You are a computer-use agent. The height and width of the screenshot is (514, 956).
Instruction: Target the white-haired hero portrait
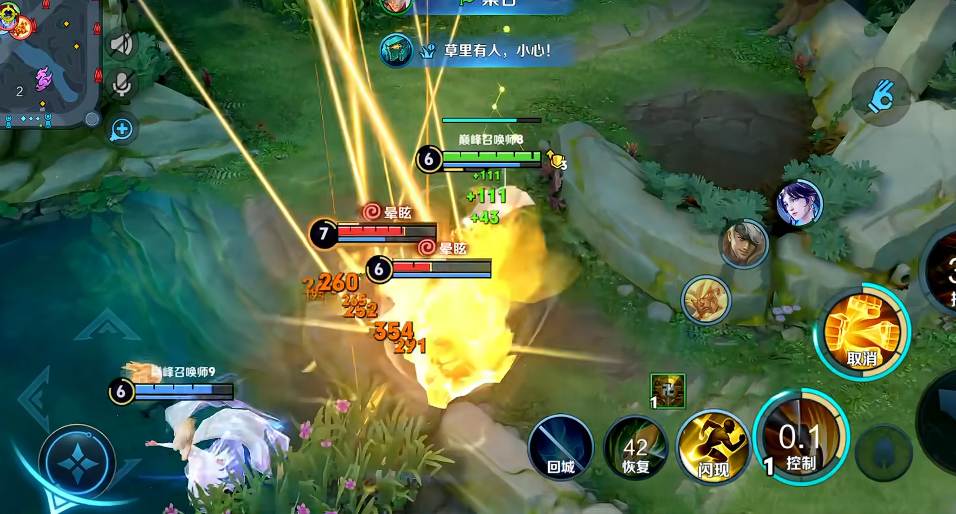coord(744,244)
